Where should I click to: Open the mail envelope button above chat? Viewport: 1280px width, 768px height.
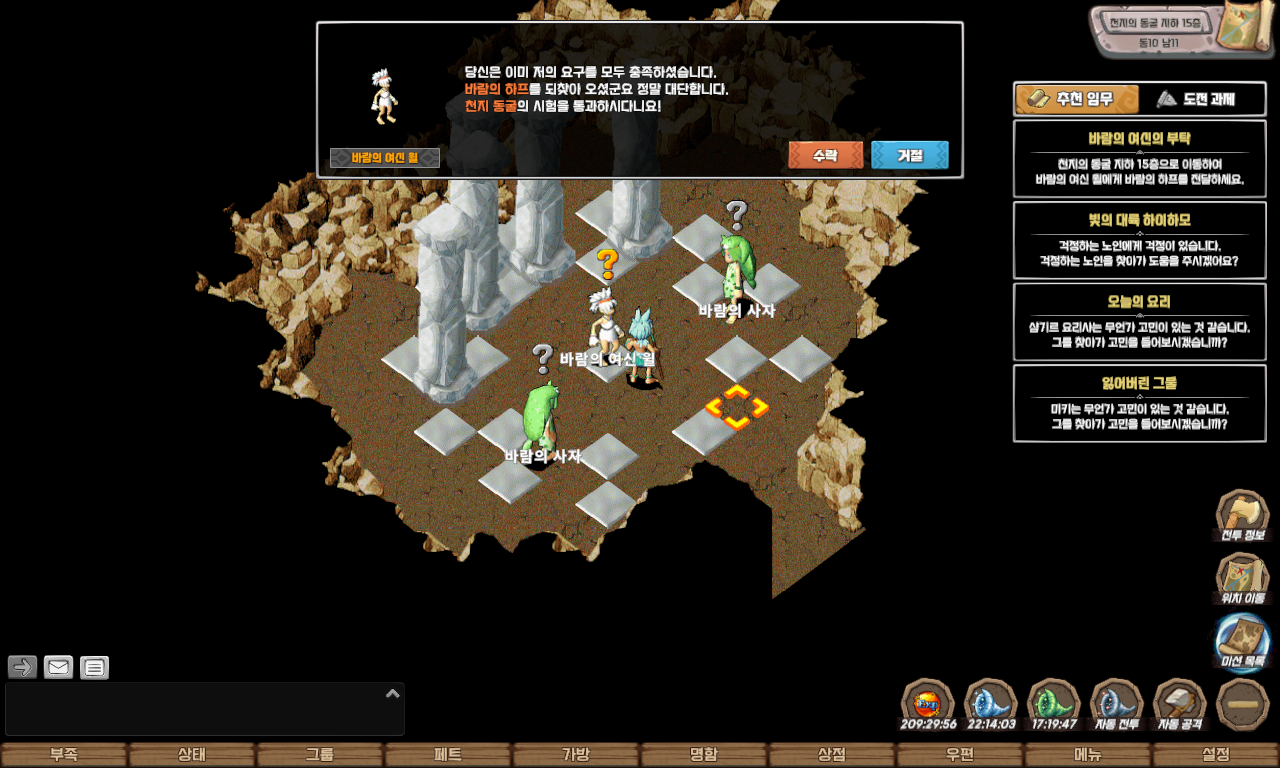[x=59, y=667]
